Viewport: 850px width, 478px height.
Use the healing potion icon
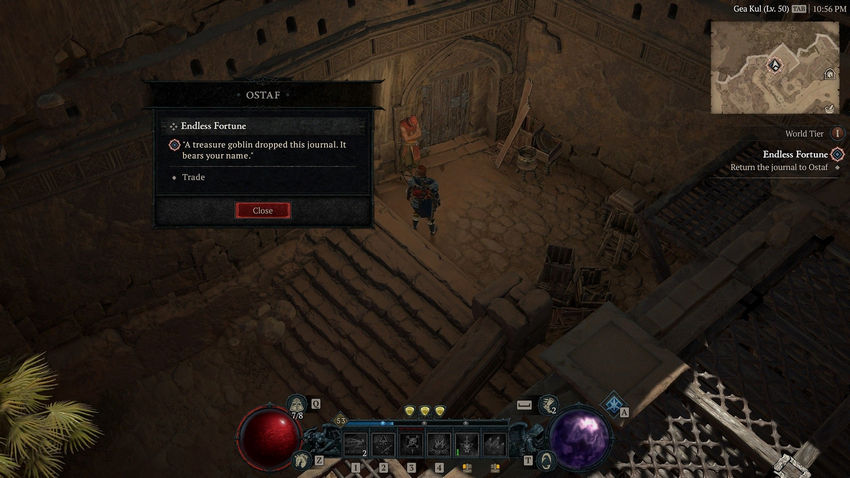pyautogui.click(x=297, y=405)
